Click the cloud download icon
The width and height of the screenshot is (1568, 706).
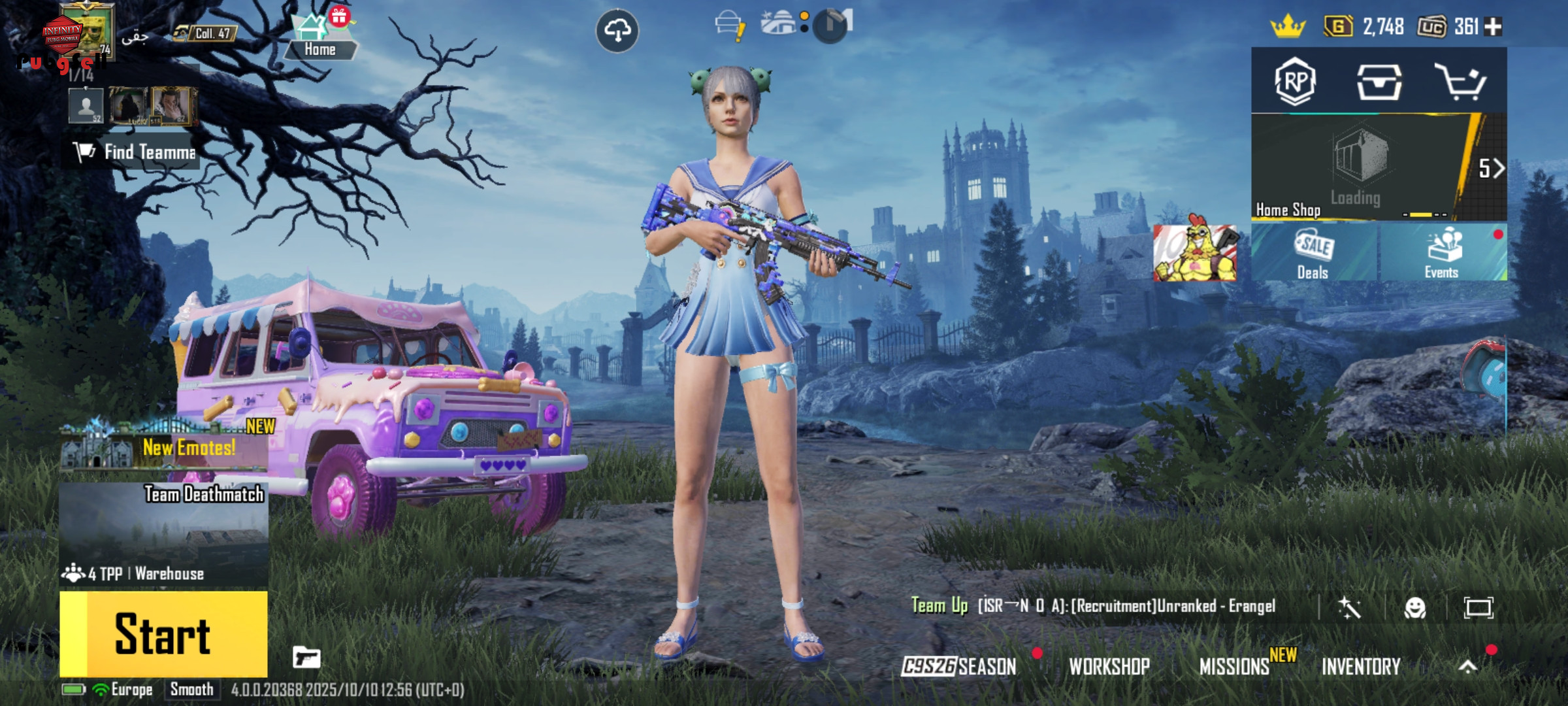click(x=617, y=30)
